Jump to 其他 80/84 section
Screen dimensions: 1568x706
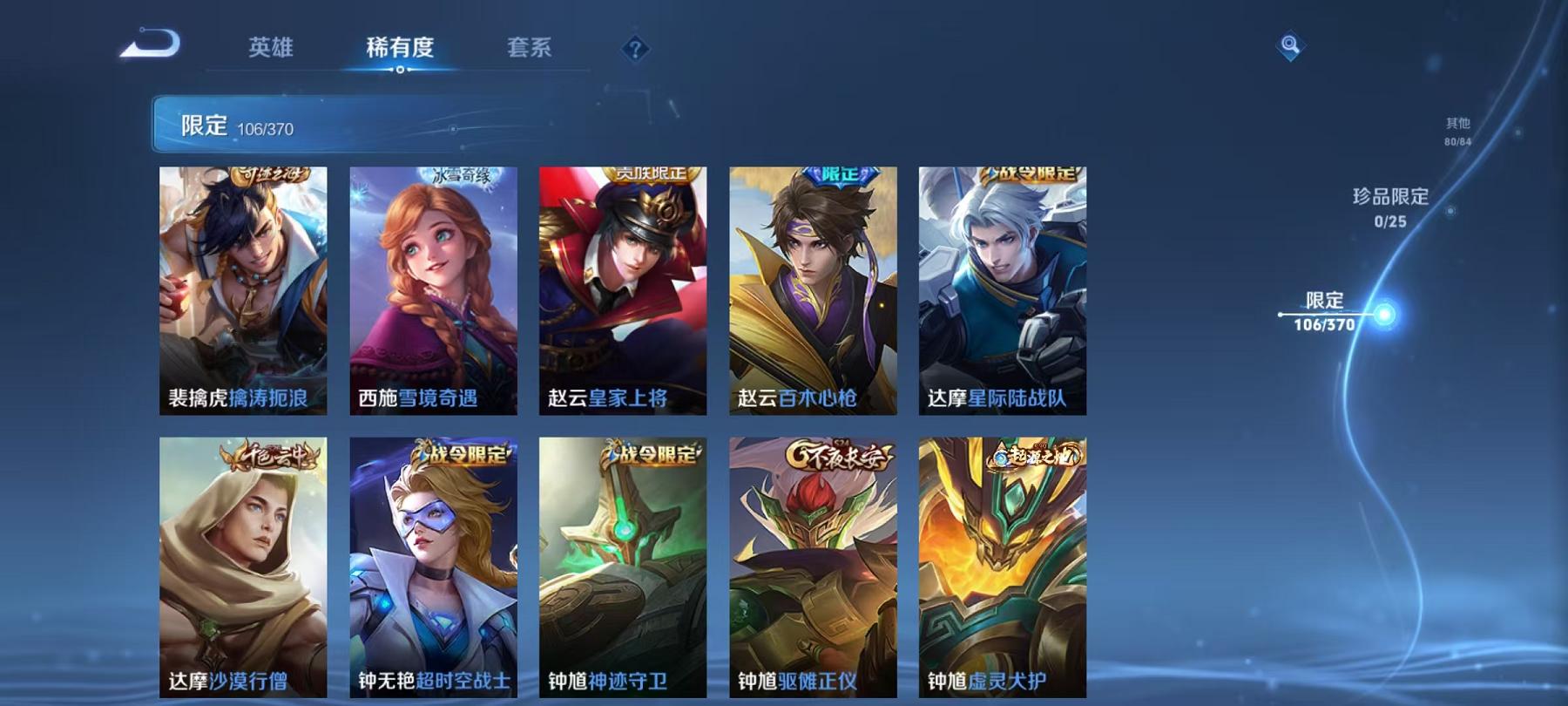coord(1456,129)
